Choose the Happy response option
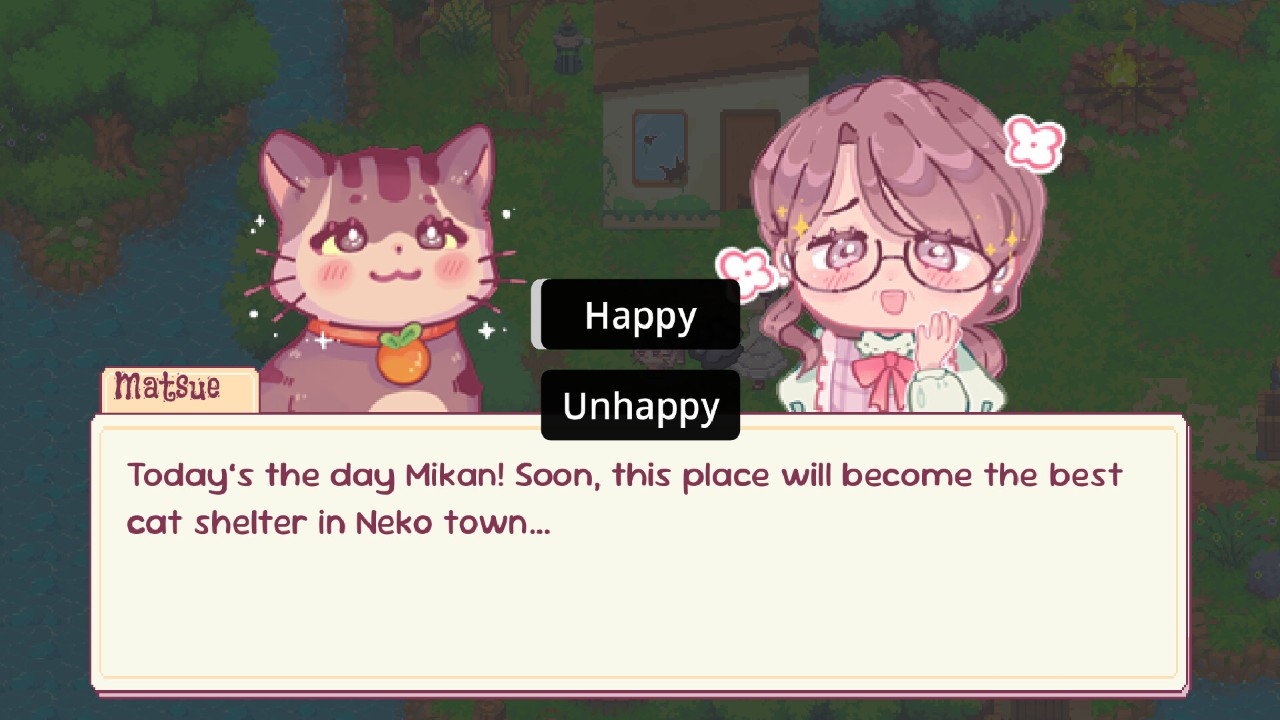The image size is (1280, 720). click(x=638, y=315)
